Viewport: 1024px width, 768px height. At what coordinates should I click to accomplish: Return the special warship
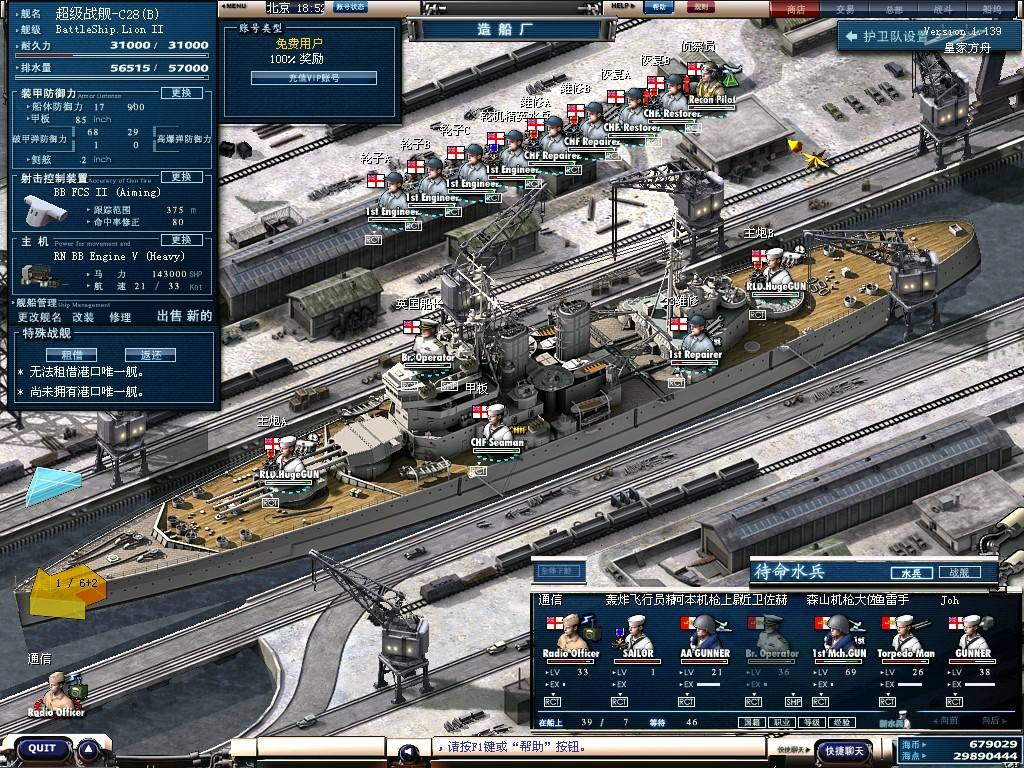150,354
